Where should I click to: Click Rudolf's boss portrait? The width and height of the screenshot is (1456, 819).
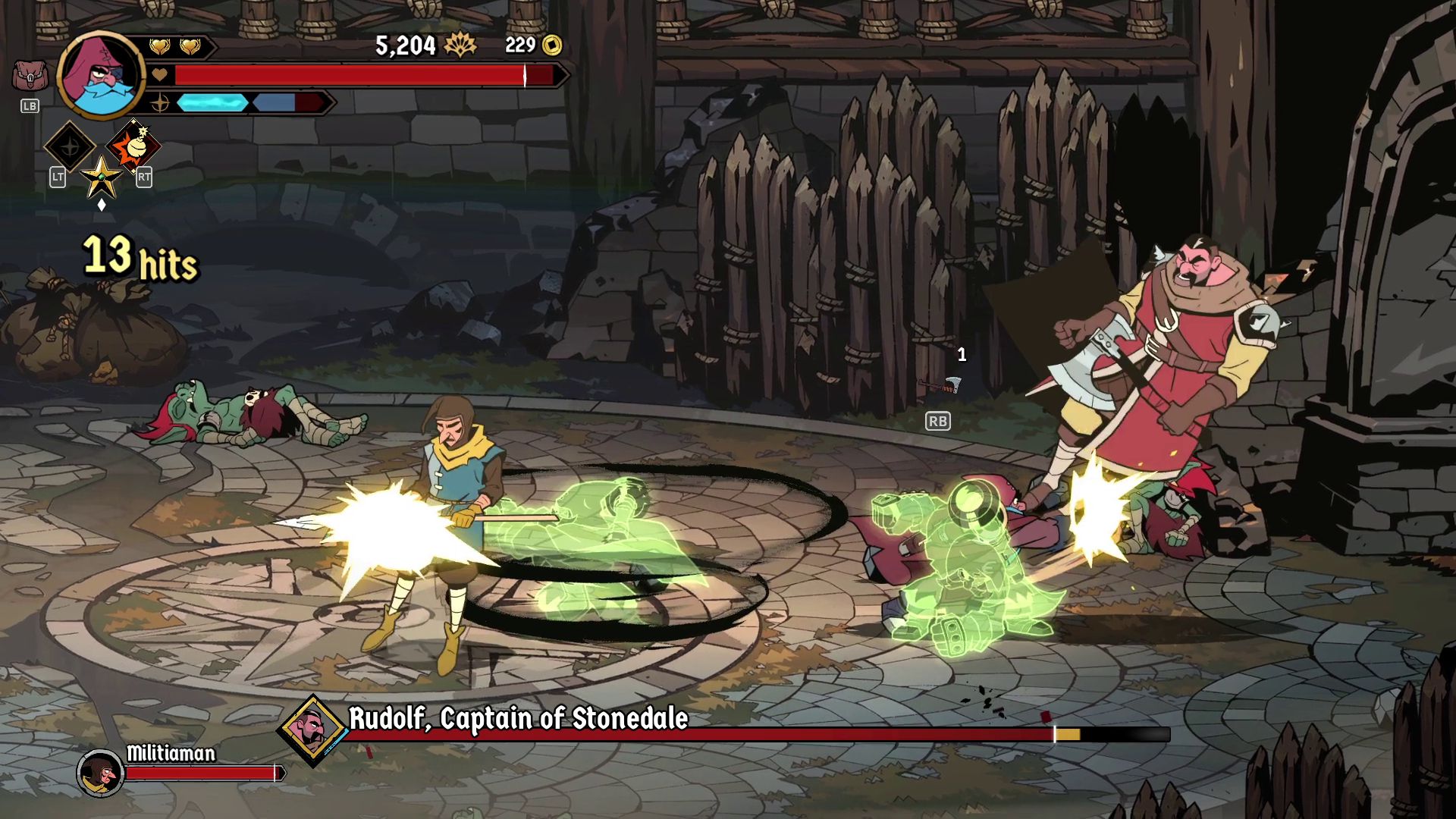click(x=312, y=730)
